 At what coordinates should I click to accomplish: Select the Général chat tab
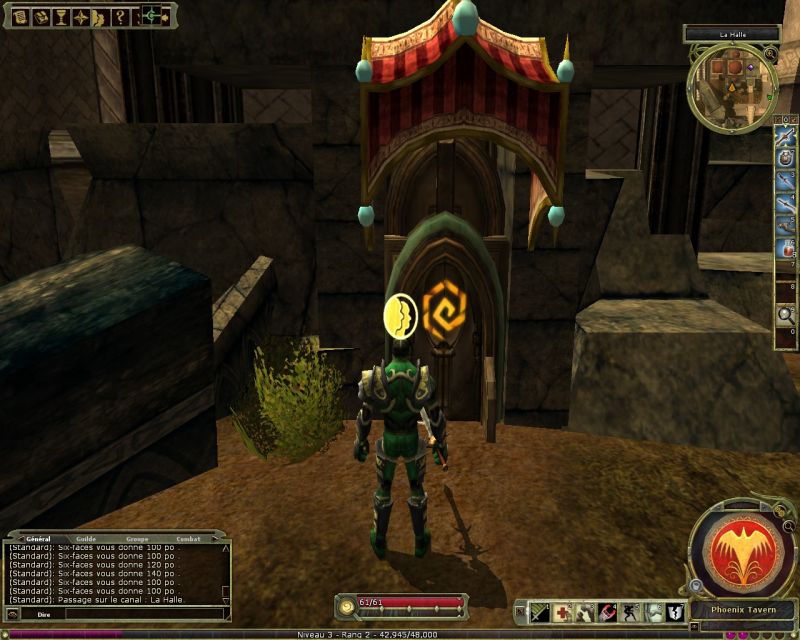(38, 539)
